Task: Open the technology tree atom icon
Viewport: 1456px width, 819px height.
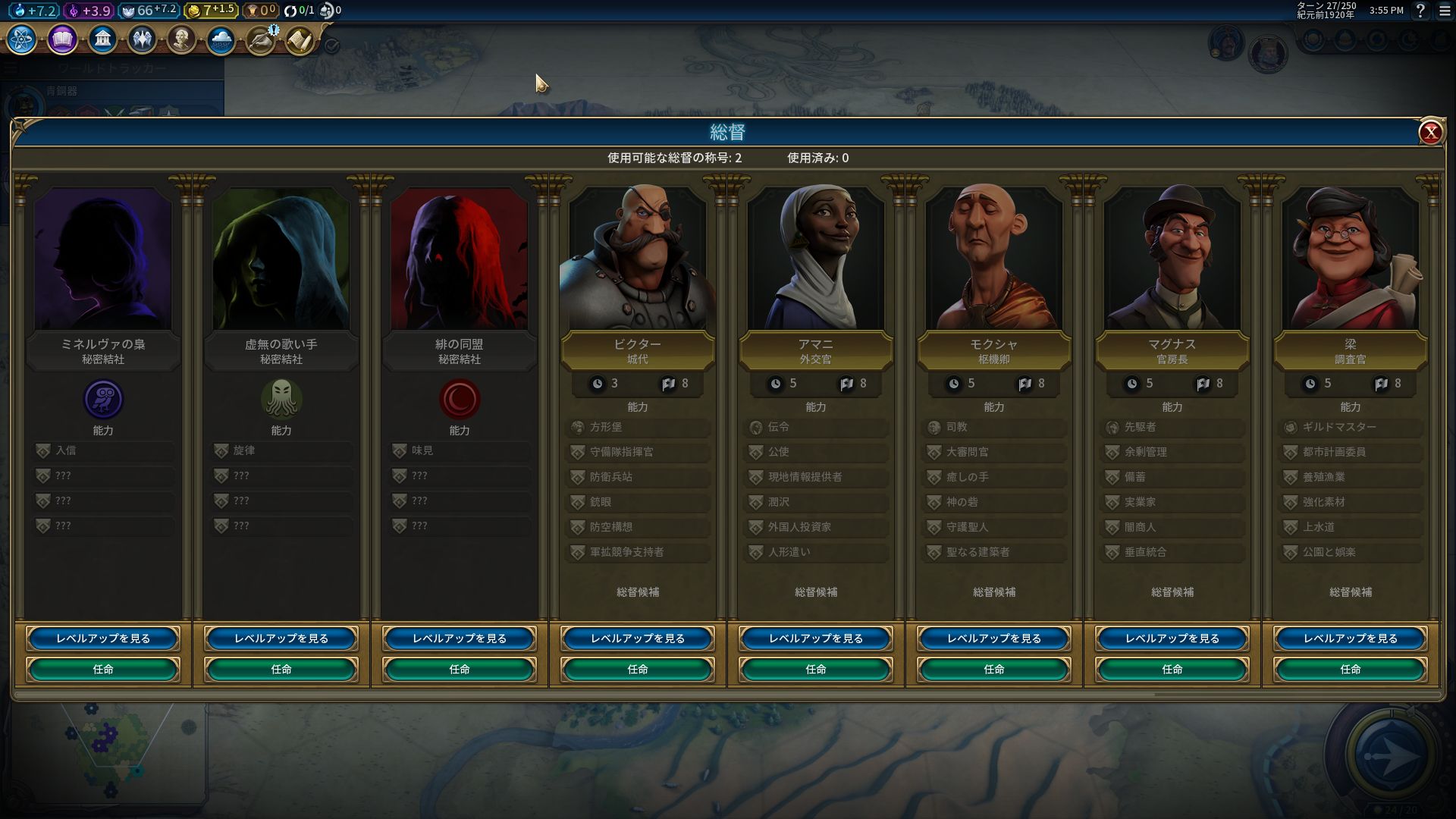Action: pyautogui.click(x=22, y=39)
